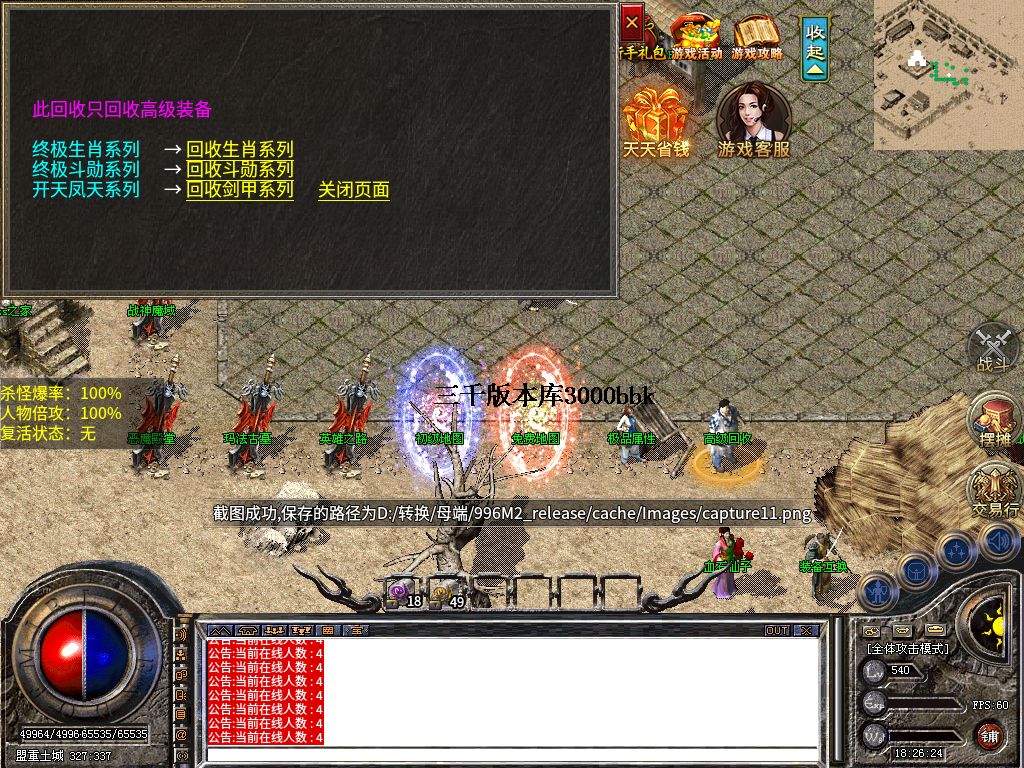This screenshot has width=1024, height=768.
Task: Click the 关闭页面 link
Action: pos(353,190)
